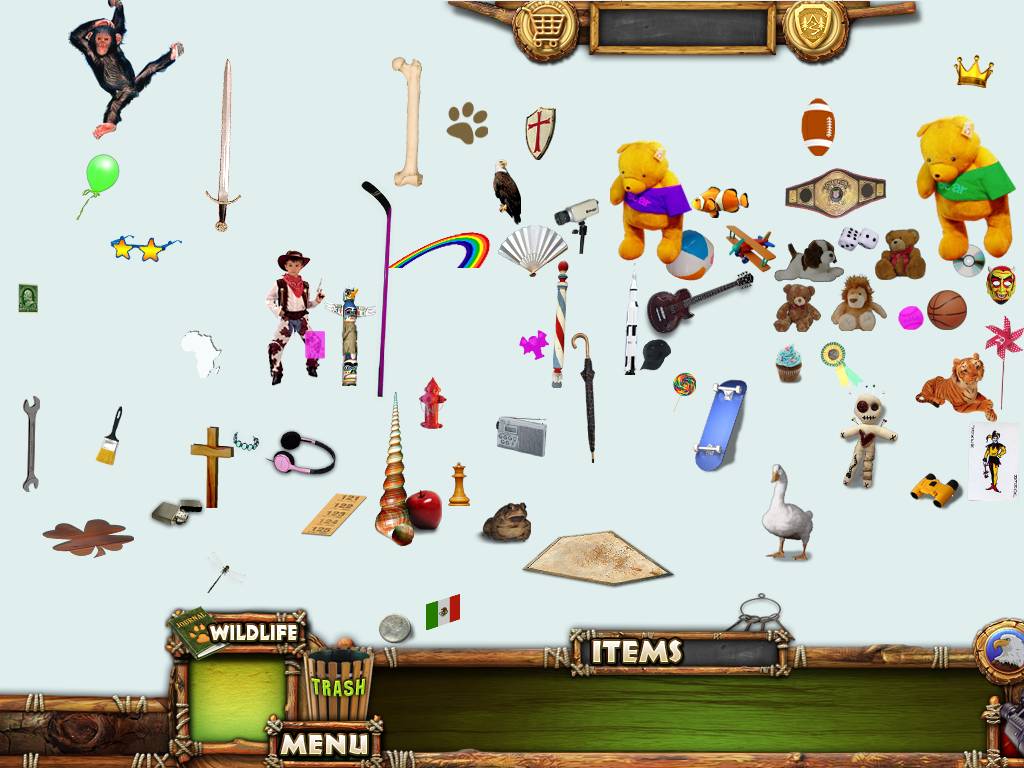Pick the pink headphones item

[302, 453]
